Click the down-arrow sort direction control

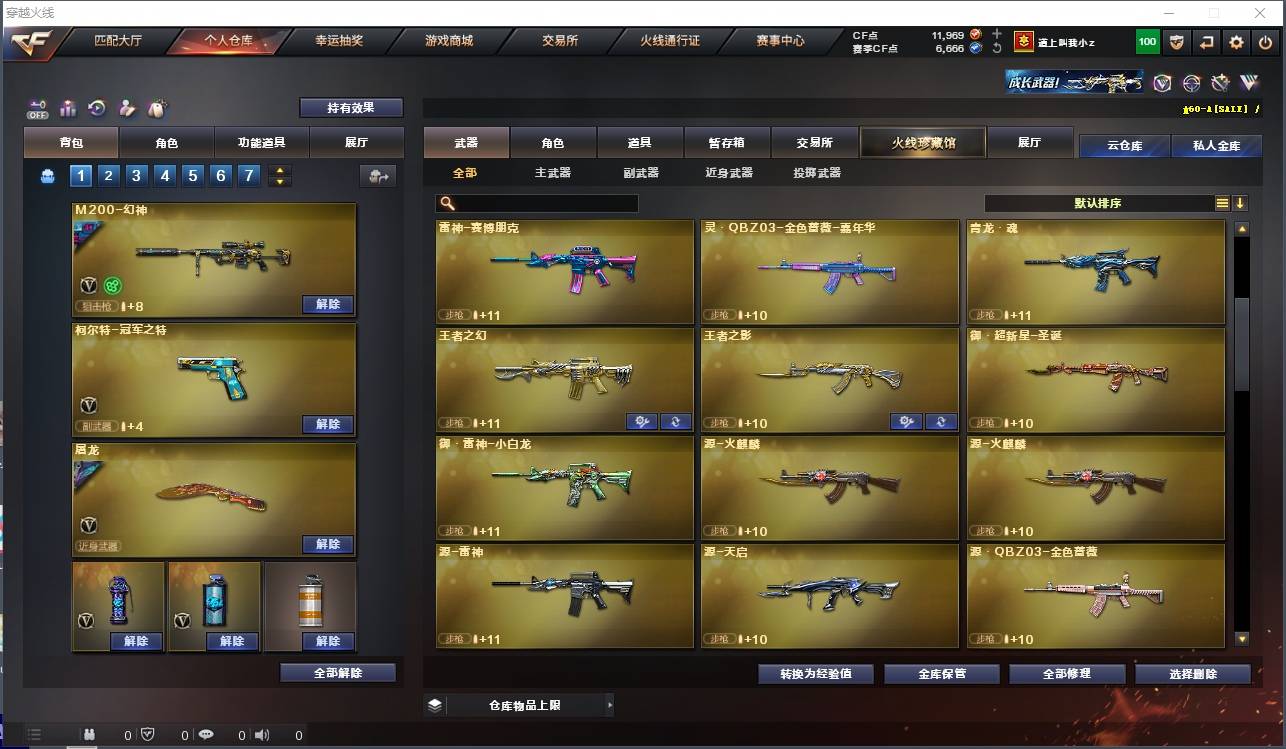pyautogui.click(x=1241, y=202)
